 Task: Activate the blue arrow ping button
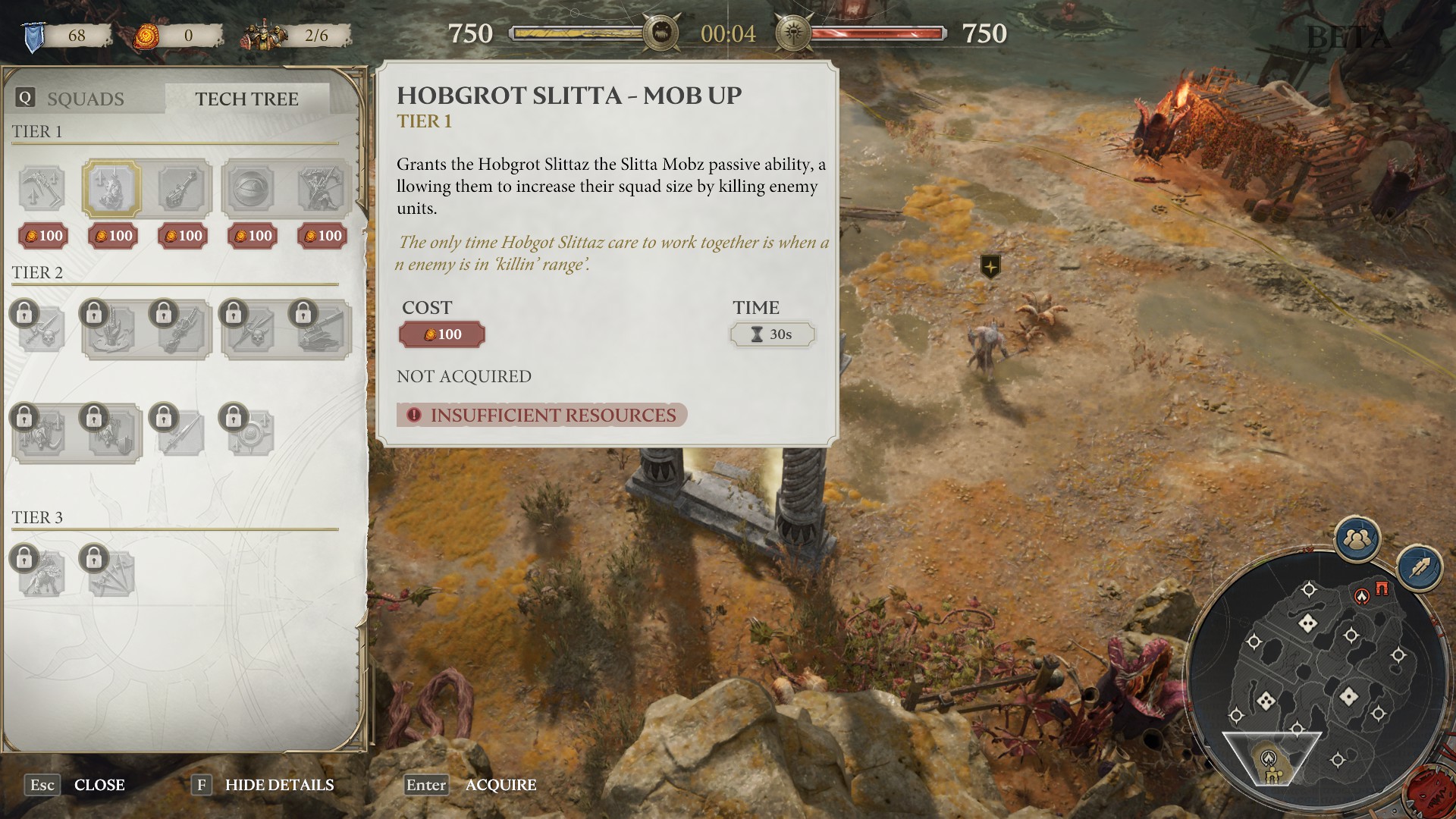pos(1420,568)
